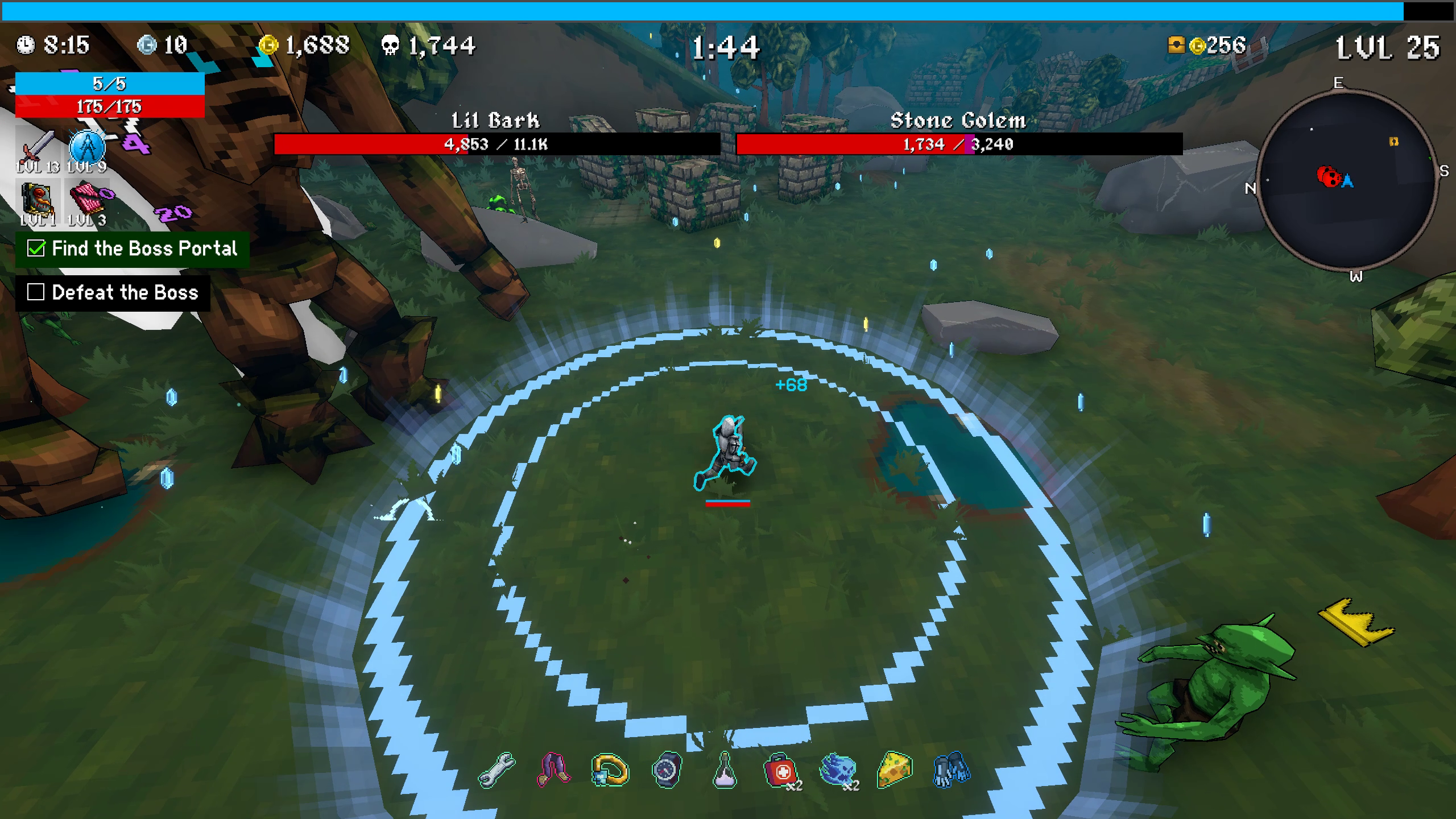
Task: Select the purple pants item
Action: (553, 771)
